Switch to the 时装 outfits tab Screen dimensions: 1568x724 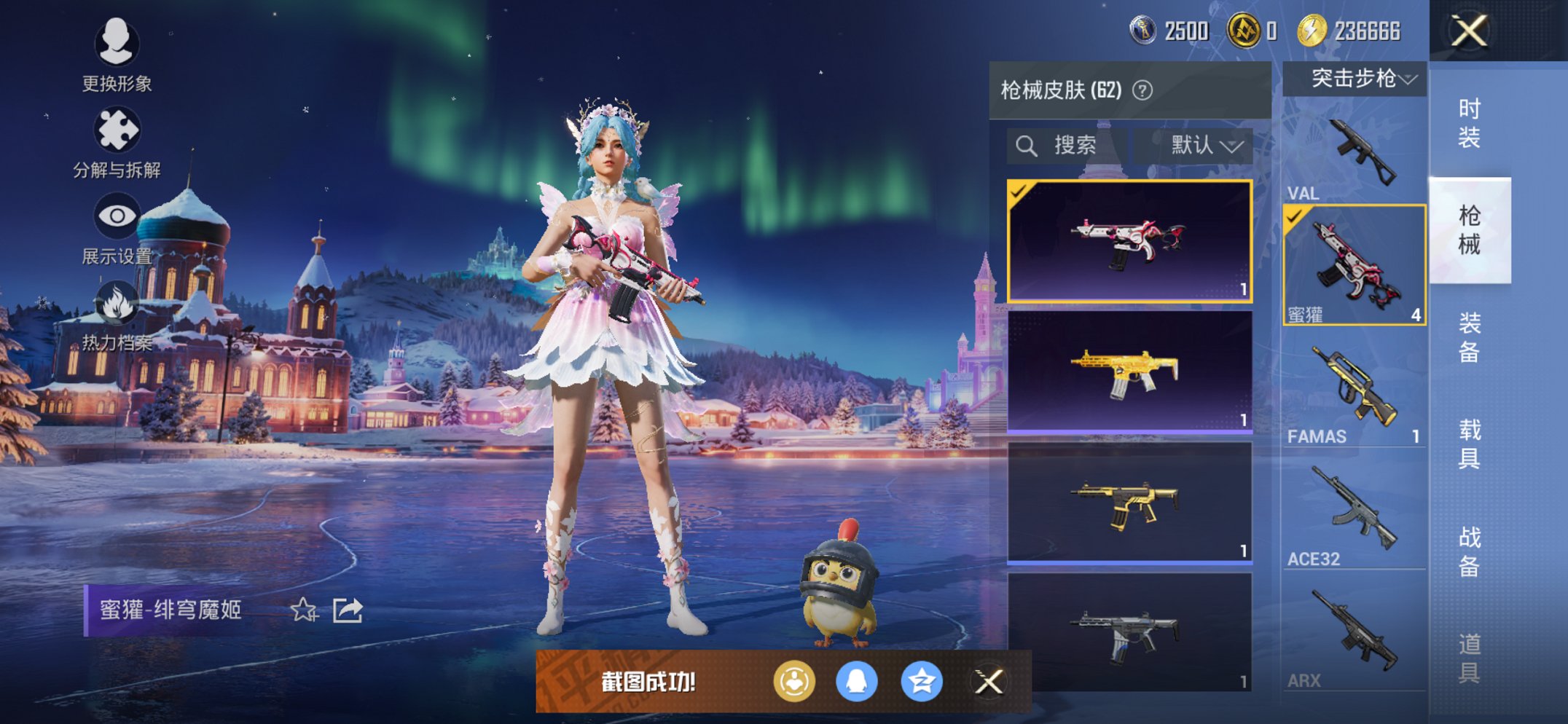(x=1469, y=122)
